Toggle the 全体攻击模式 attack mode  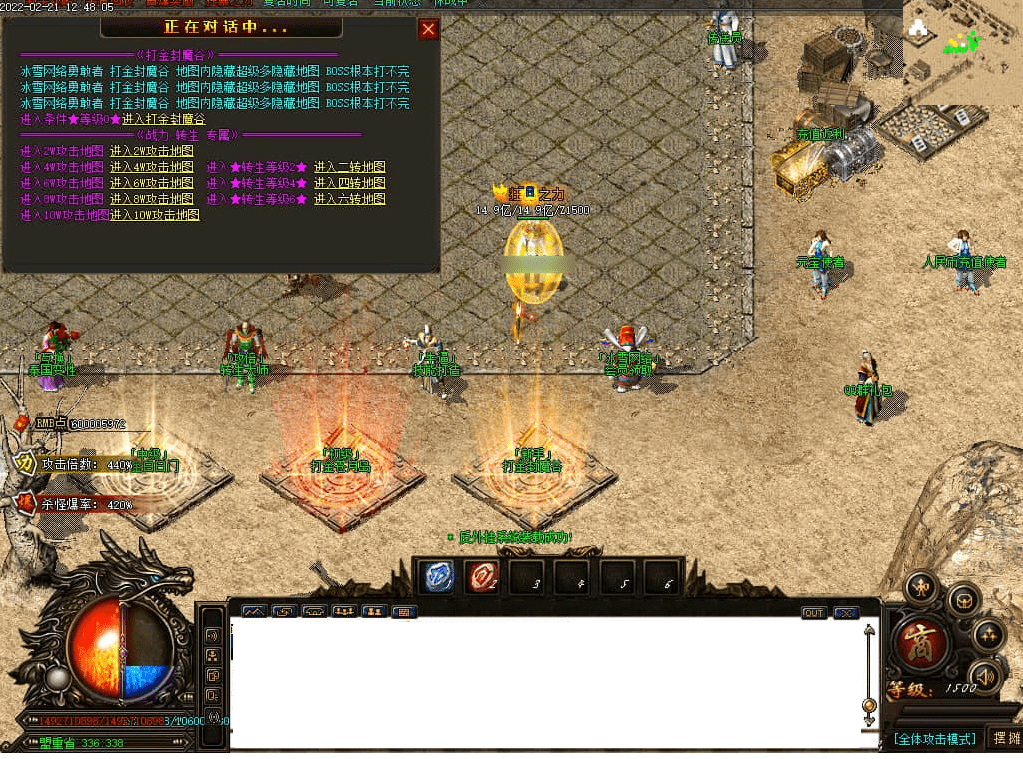[x=935, y=739]
